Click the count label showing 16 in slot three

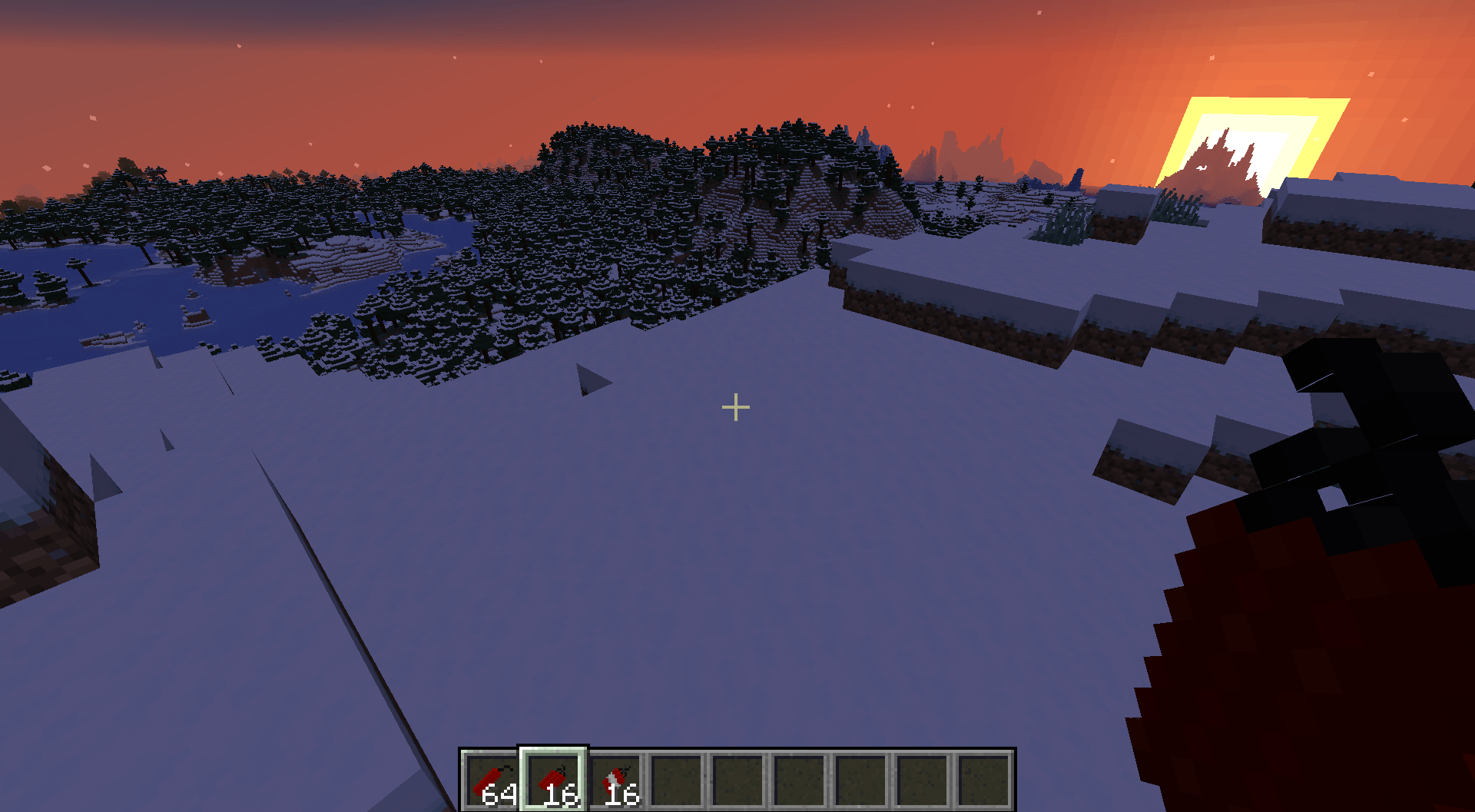click(x=624, y=797)
